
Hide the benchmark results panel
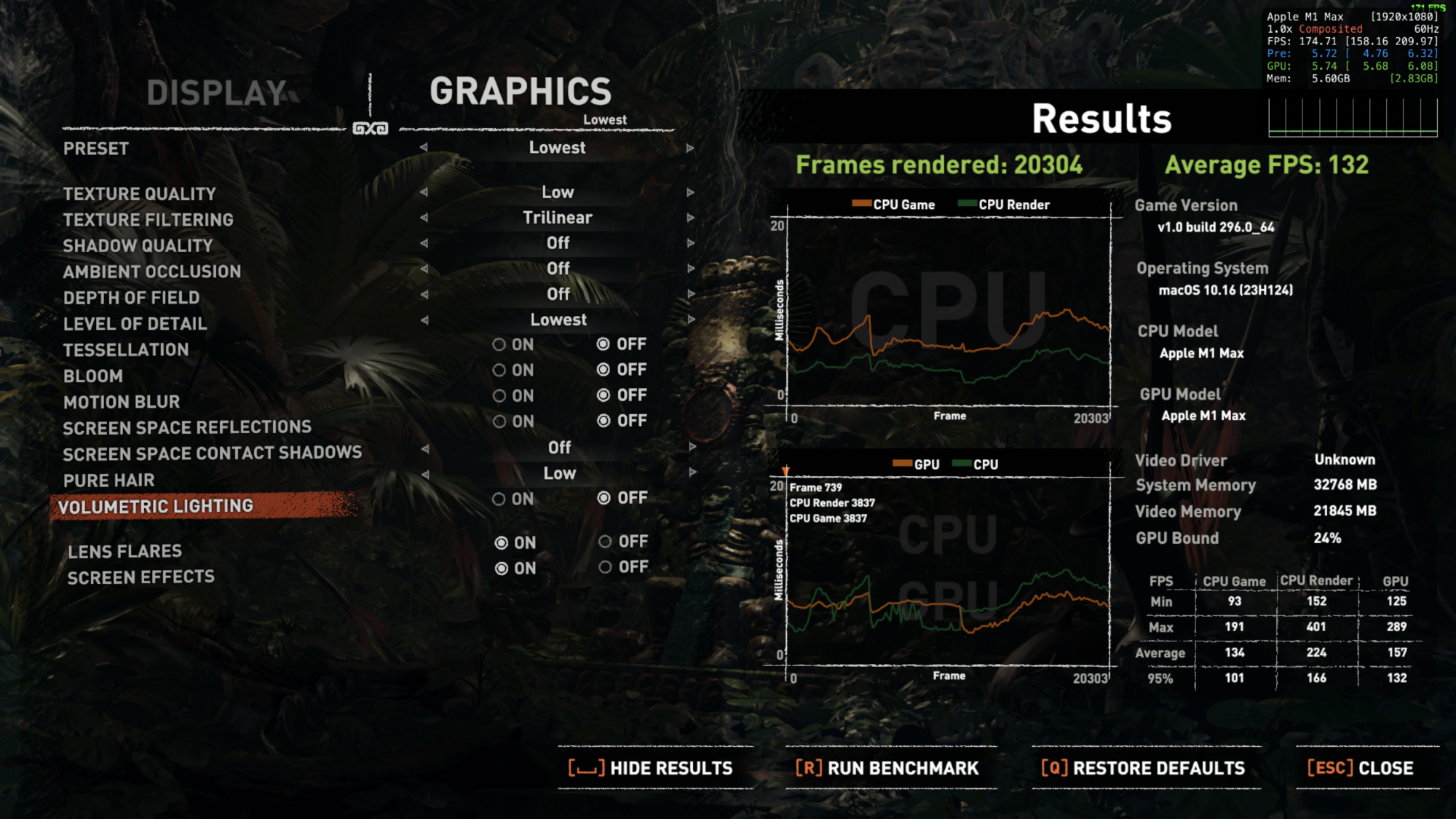652,768
